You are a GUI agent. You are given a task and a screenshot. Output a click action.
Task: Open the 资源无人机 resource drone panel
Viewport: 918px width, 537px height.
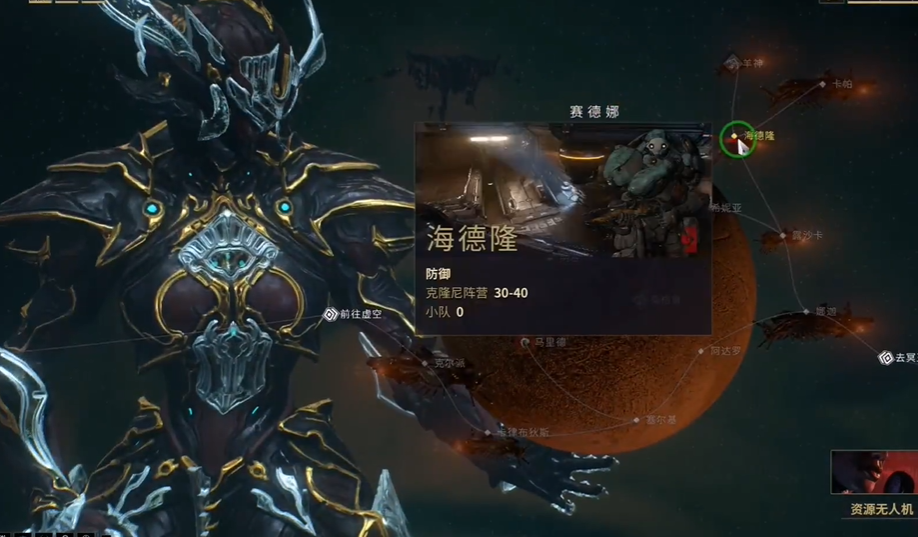874,485
